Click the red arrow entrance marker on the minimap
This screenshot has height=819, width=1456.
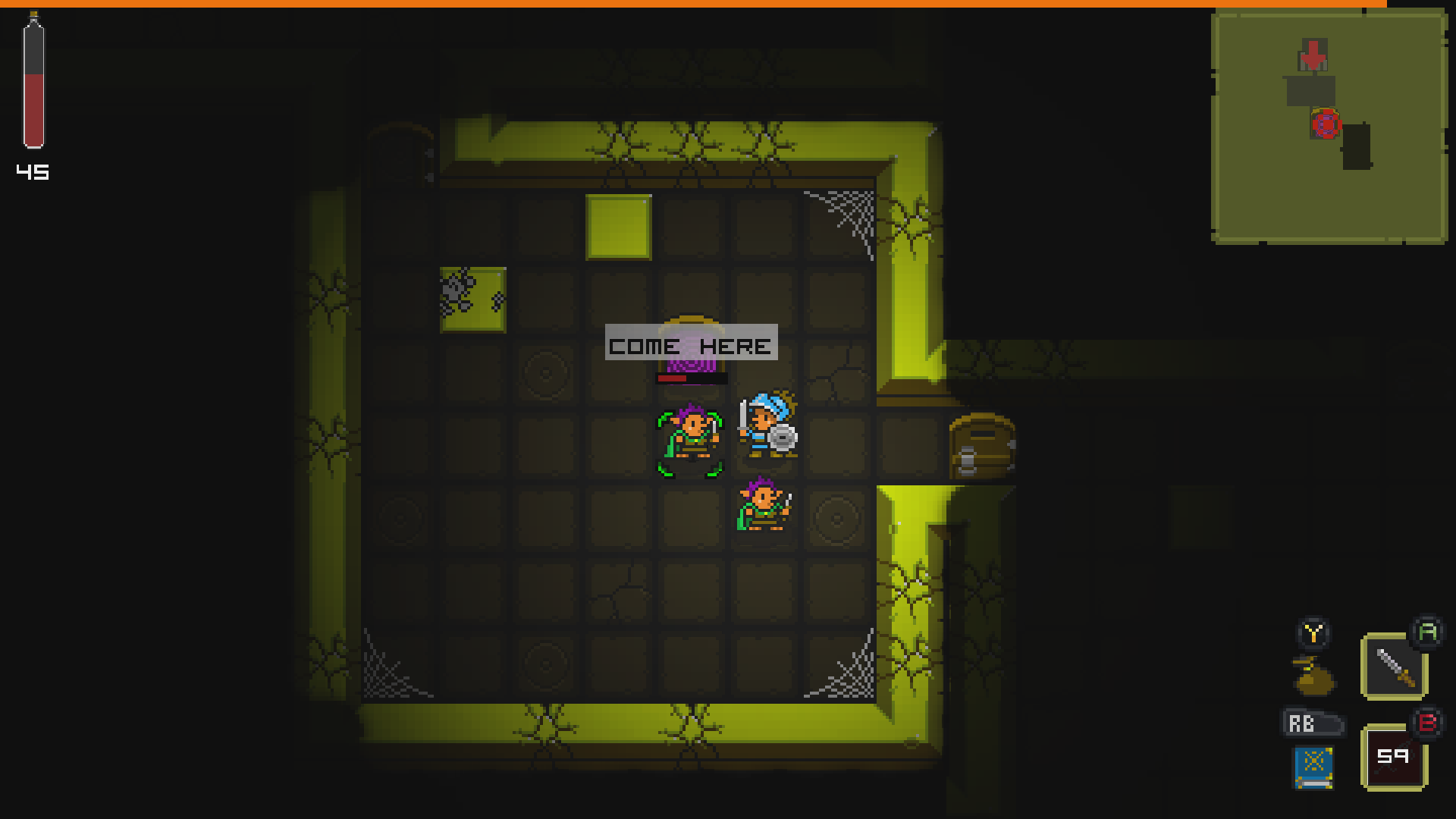click(x=1313, y=54)
